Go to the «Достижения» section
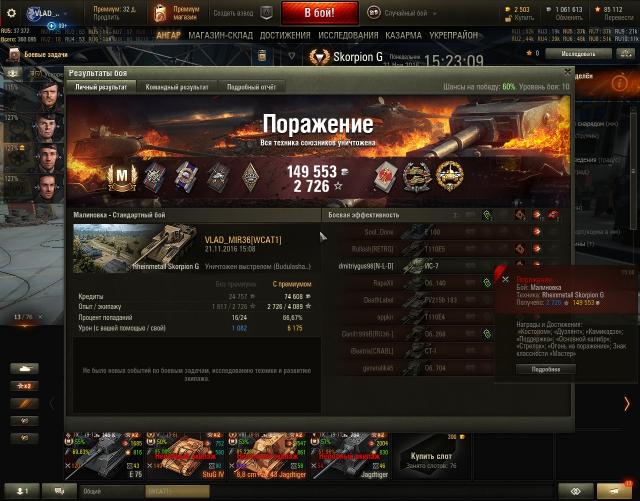Image resolution: width=640 pixels, height=501 pixels. point(286,34)
